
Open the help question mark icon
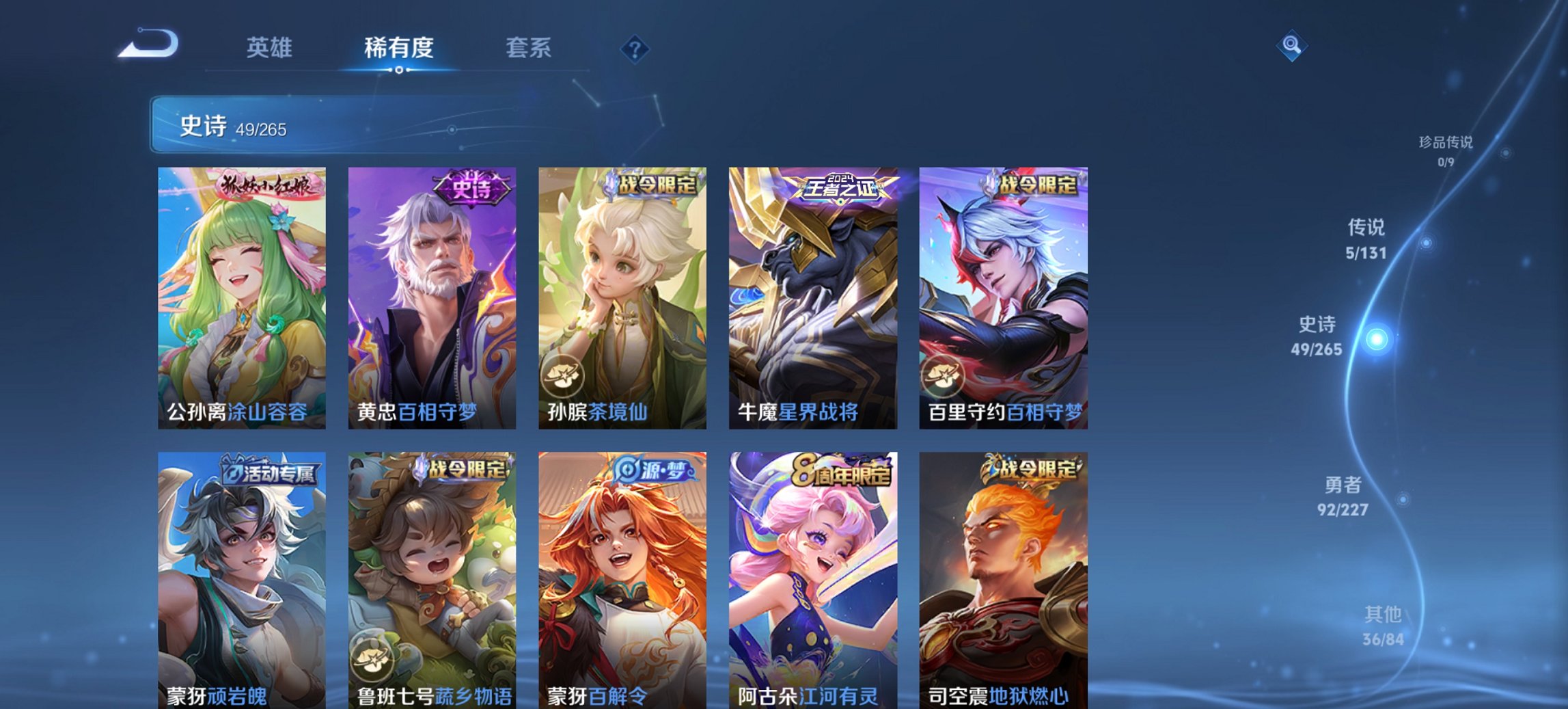pyautogui.click(x=635, y=48)
